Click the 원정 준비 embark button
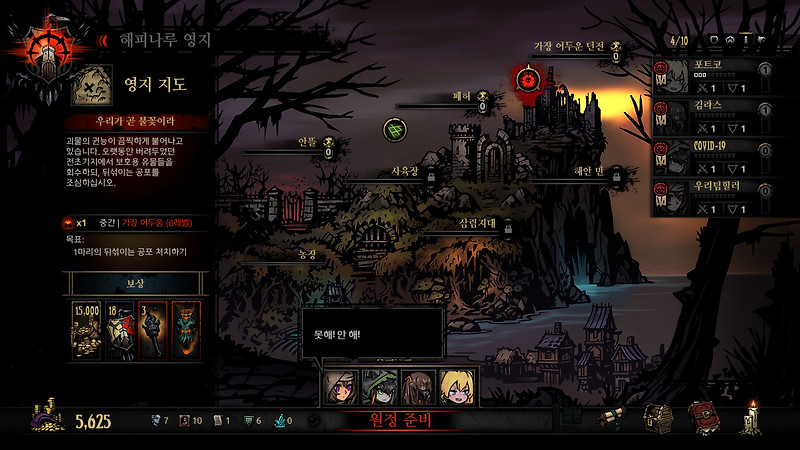Screen dimensions: 800x450 [400, 422]
